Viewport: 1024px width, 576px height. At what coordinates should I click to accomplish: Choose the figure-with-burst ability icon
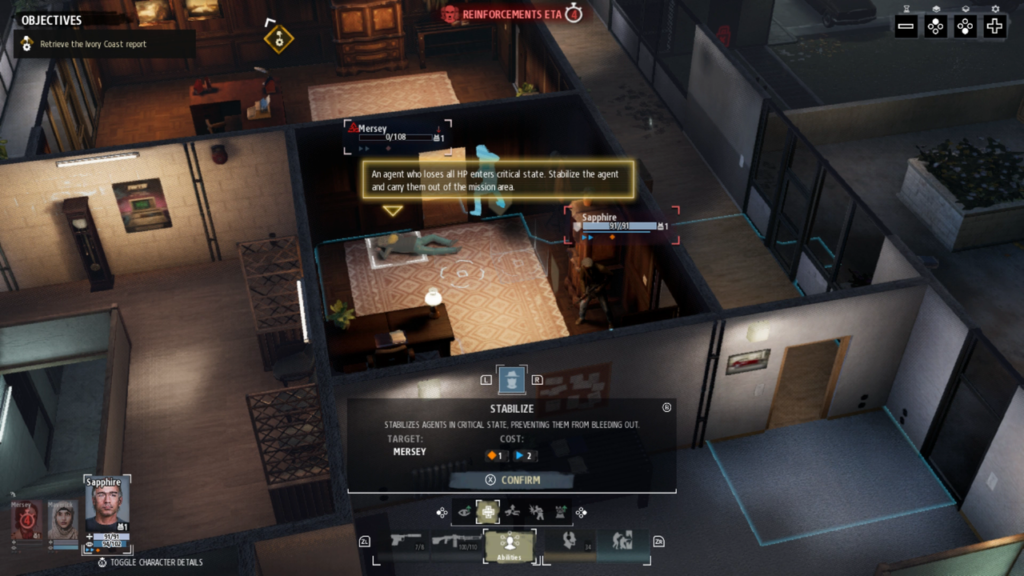click(x=536, y=512)
